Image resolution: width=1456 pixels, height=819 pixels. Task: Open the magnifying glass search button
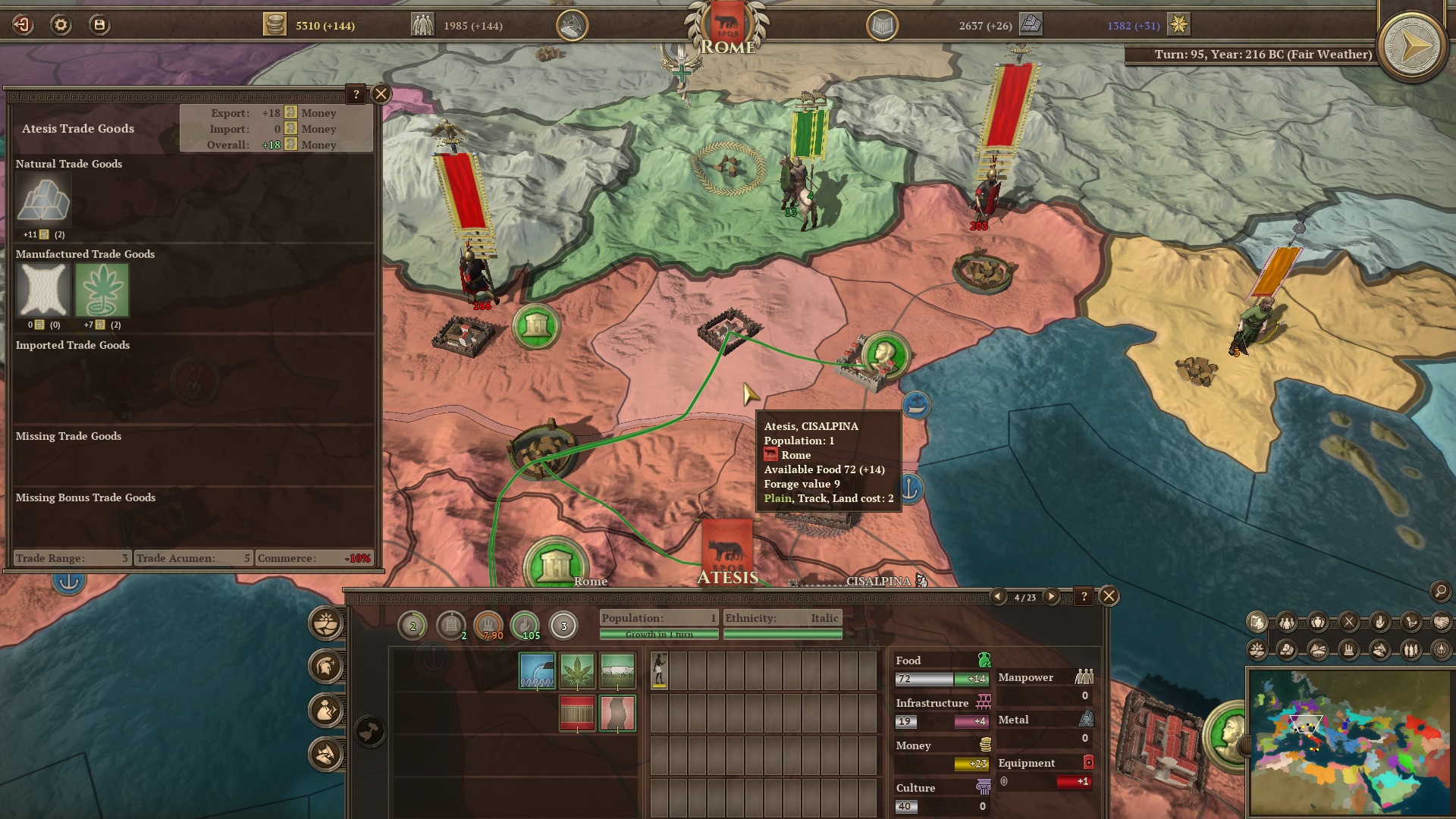pyautogui.click(x=1440, y=591)
